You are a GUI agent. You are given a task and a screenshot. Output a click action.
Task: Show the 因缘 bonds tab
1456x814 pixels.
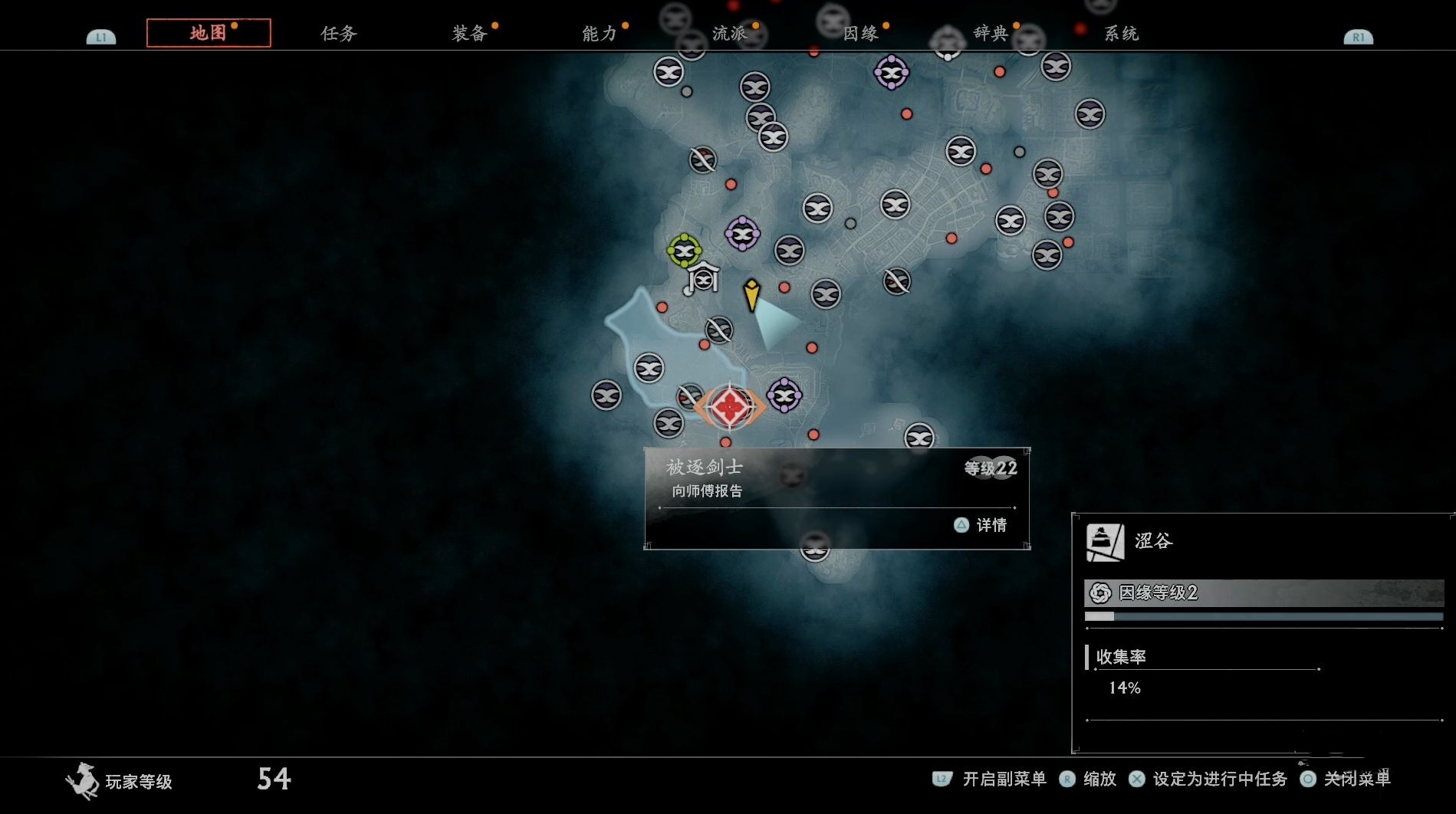(x=860, y=33)
